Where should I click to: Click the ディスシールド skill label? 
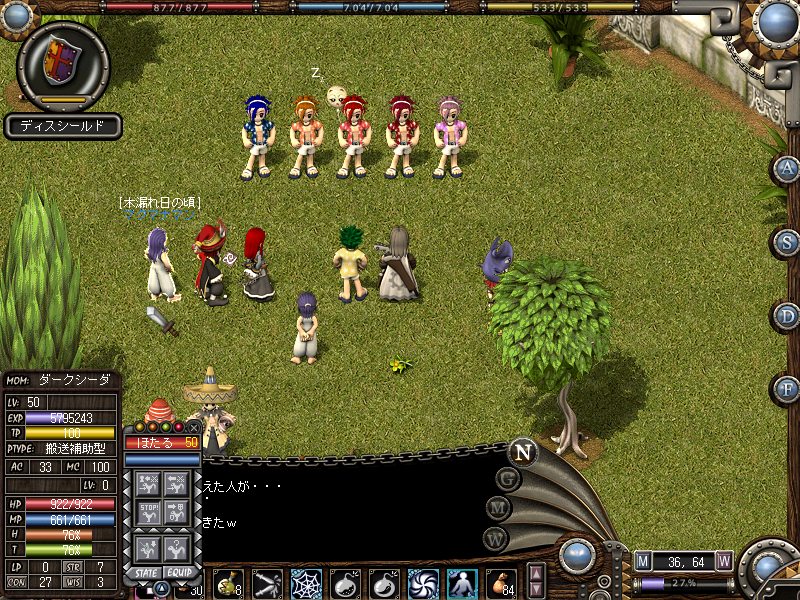click(63, 127)
